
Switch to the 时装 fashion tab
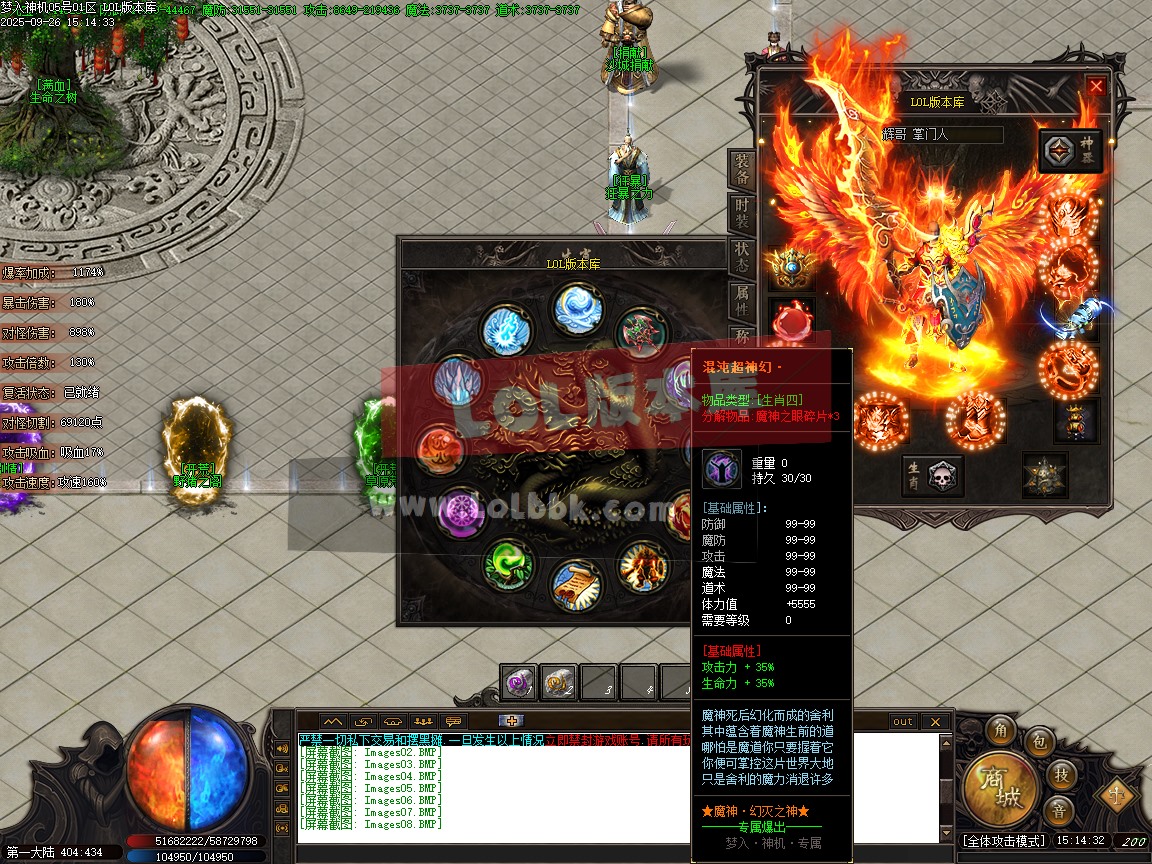741,214
